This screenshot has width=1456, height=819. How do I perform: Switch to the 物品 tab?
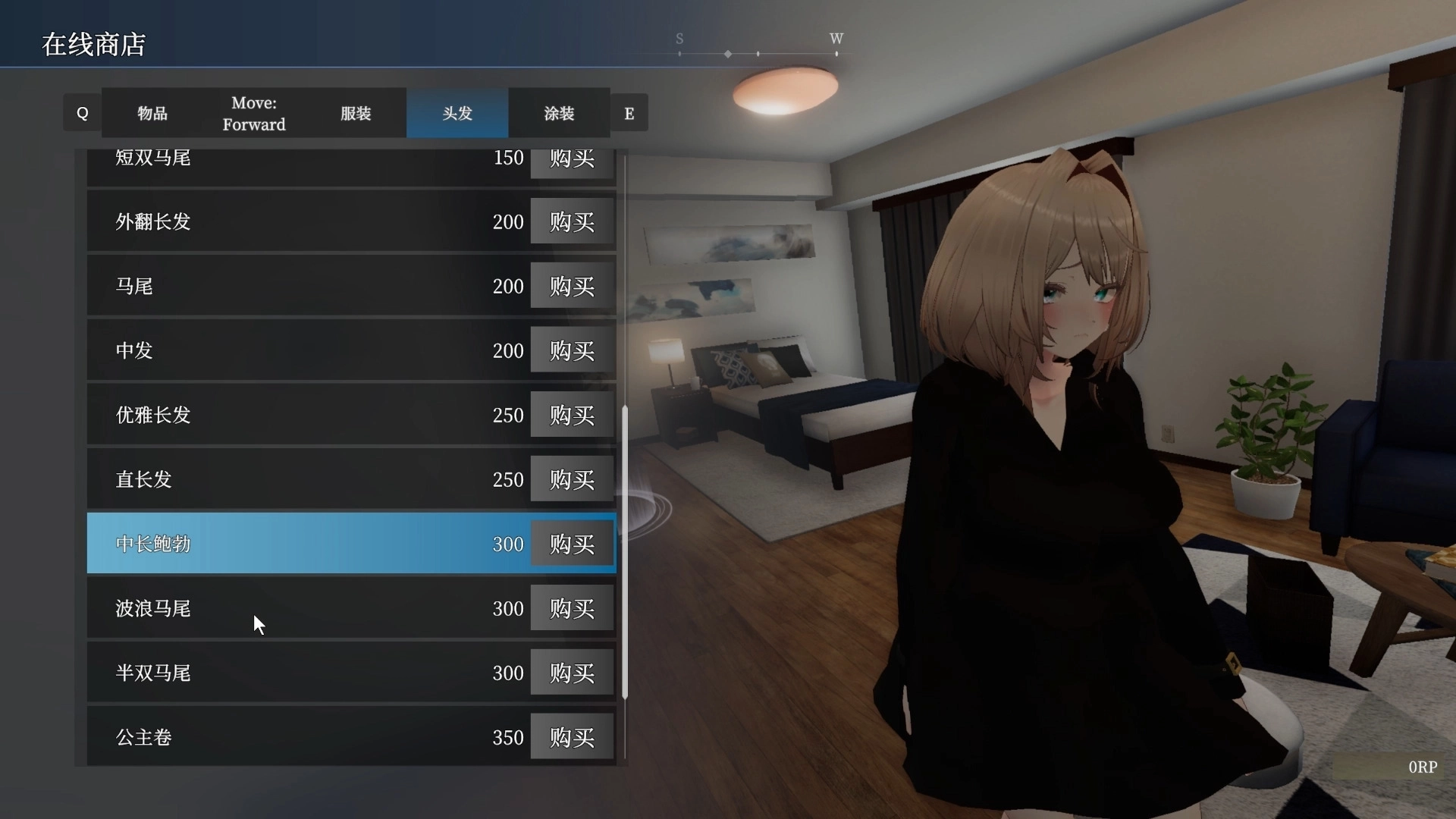tap(152, 113)
